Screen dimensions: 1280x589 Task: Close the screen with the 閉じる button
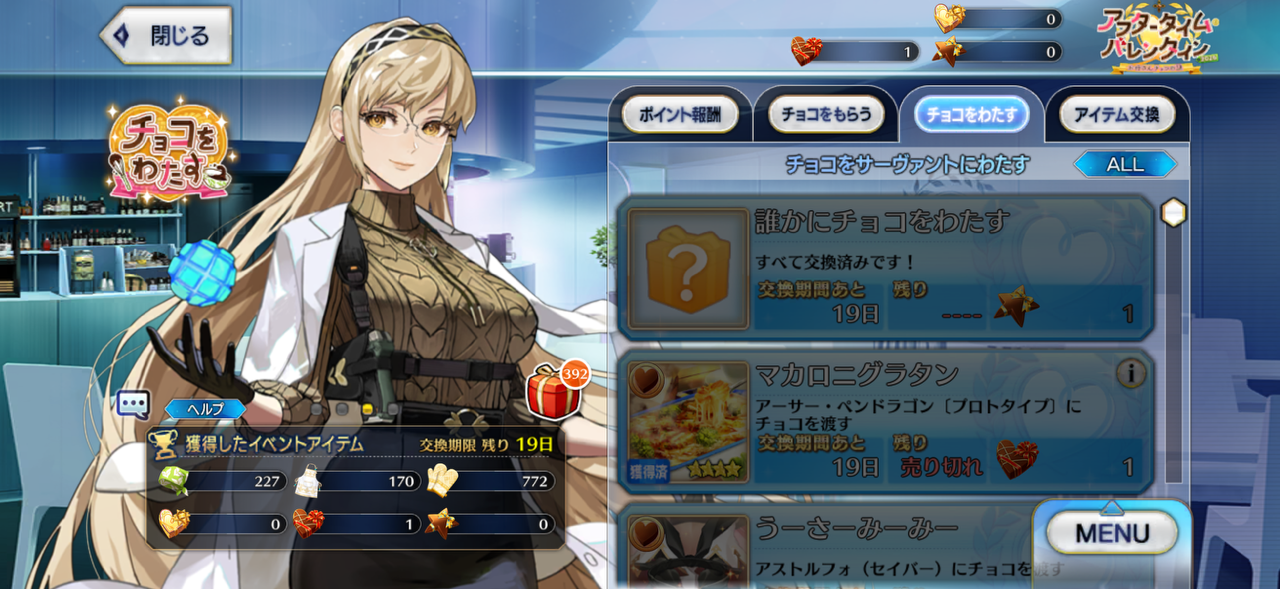click(166, 36)
